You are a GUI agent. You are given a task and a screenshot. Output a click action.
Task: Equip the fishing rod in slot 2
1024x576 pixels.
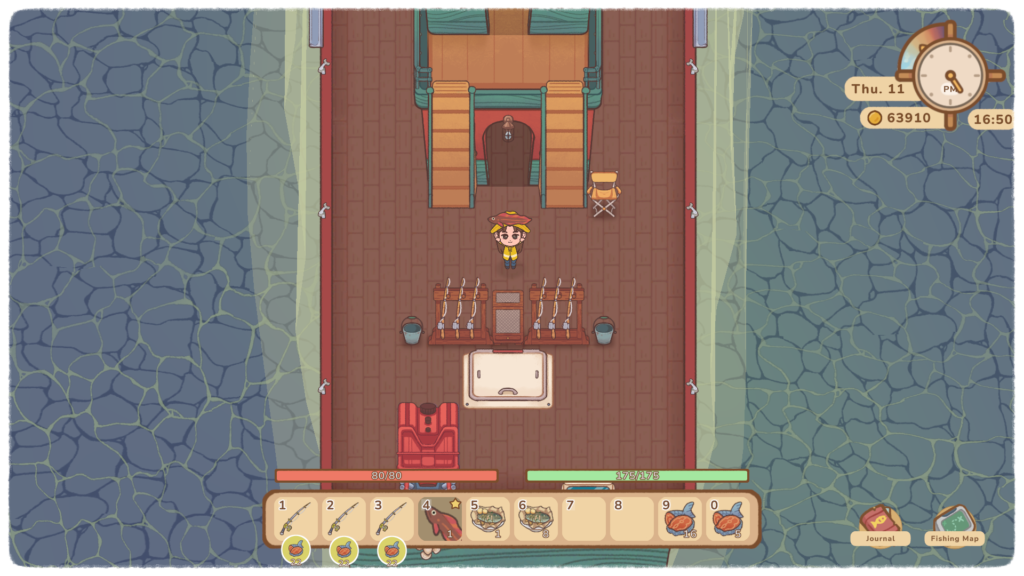(344, 519)
